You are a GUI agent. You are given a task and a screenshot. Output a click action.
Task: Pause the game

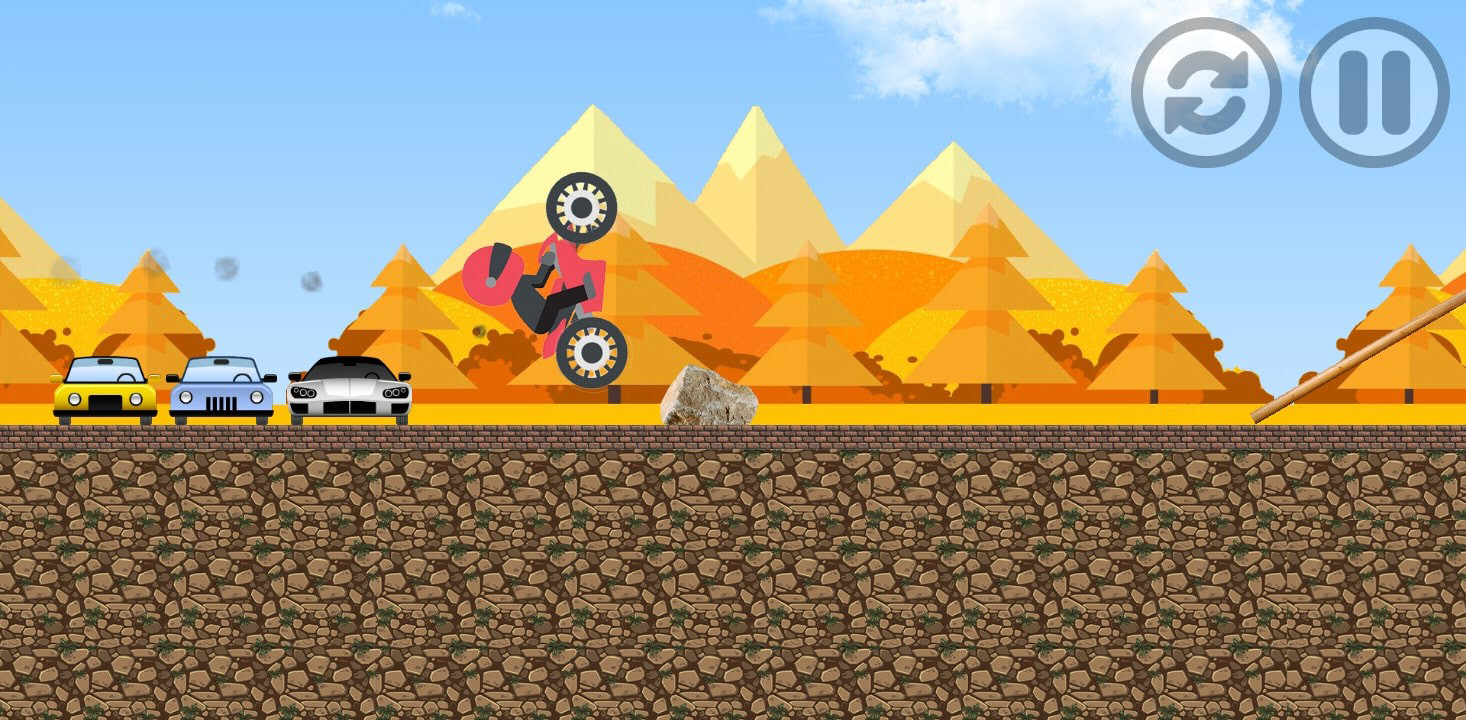pos(1374,92)
